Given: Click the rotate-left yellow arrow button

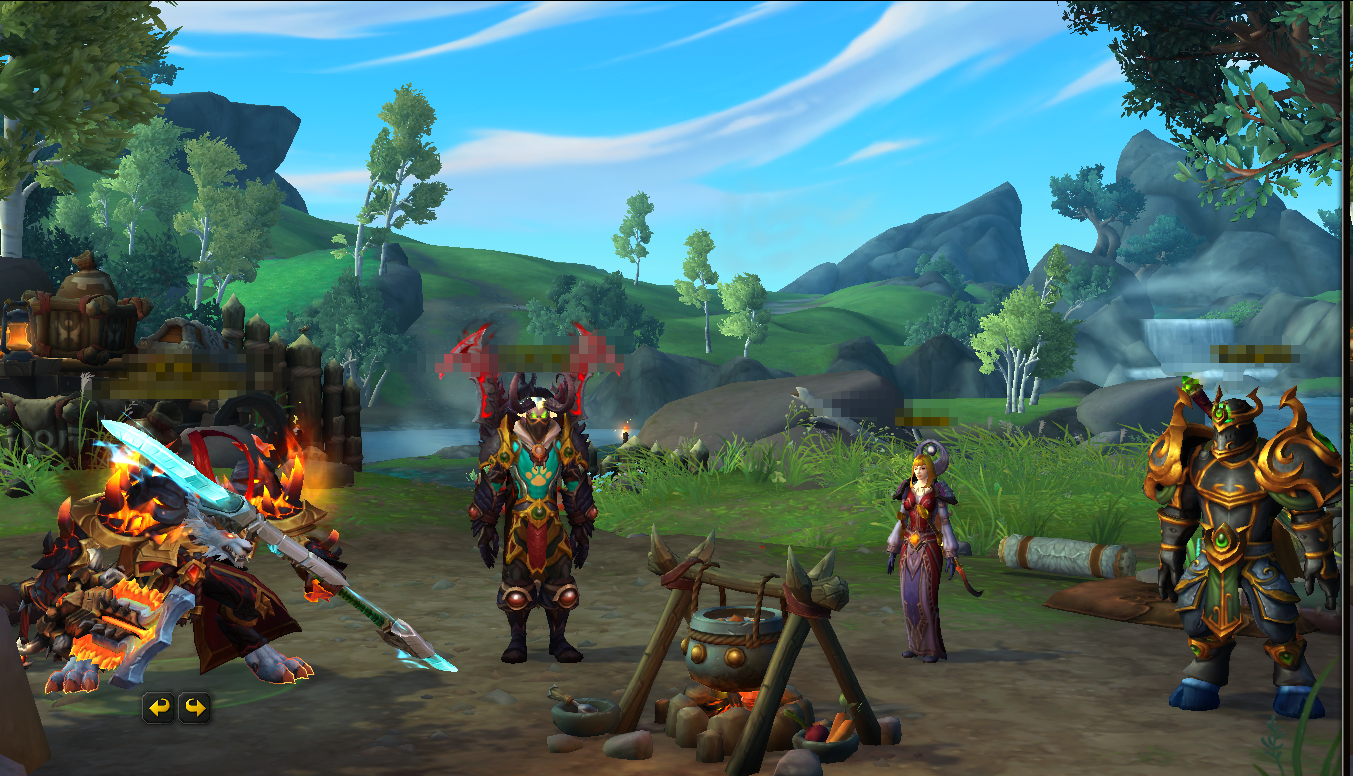Looking at the screenshot, I should (158, 708).
